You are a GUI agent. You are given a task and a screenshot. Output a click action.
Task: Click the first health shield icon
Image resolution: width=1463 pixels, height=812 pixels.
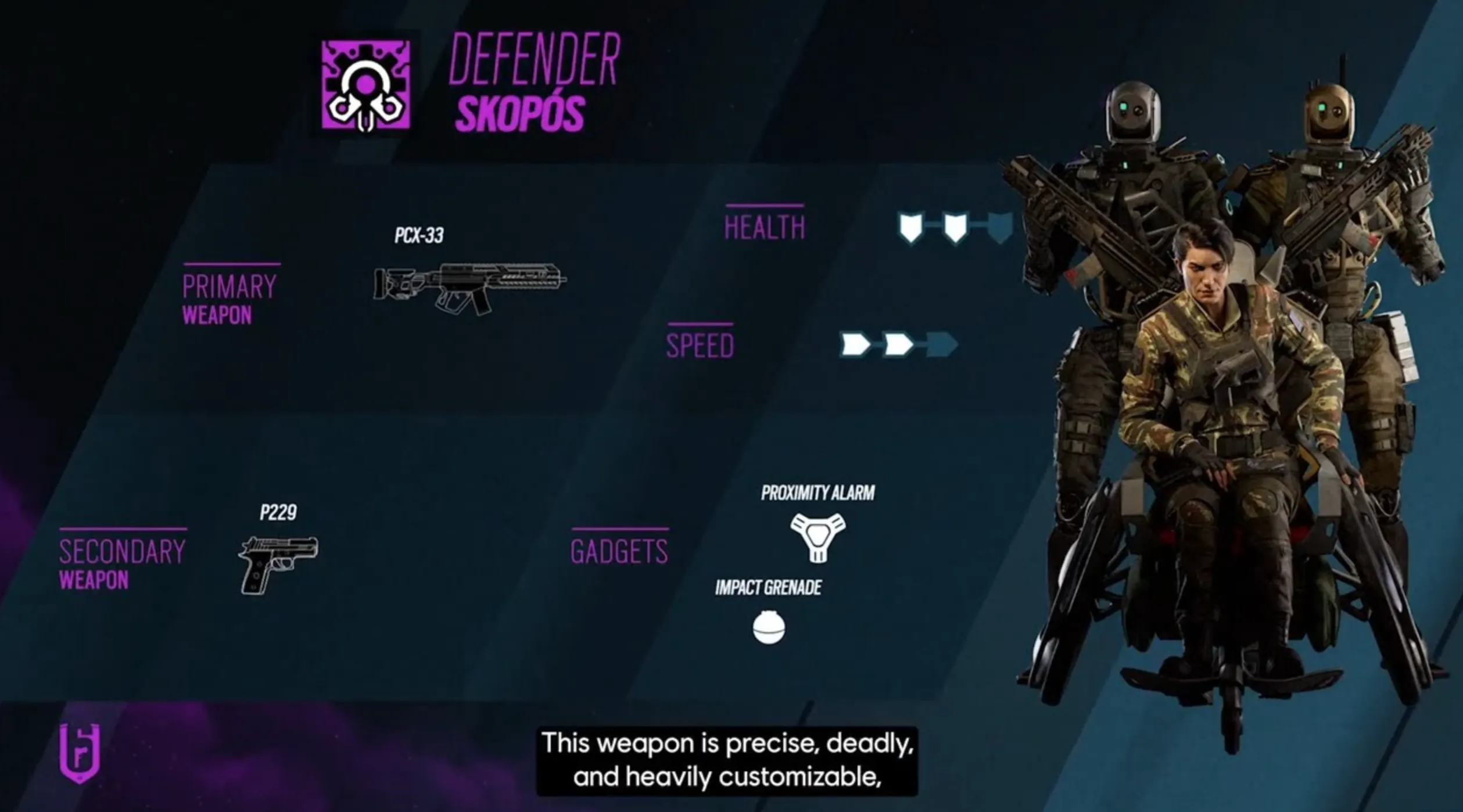[910, 228]
